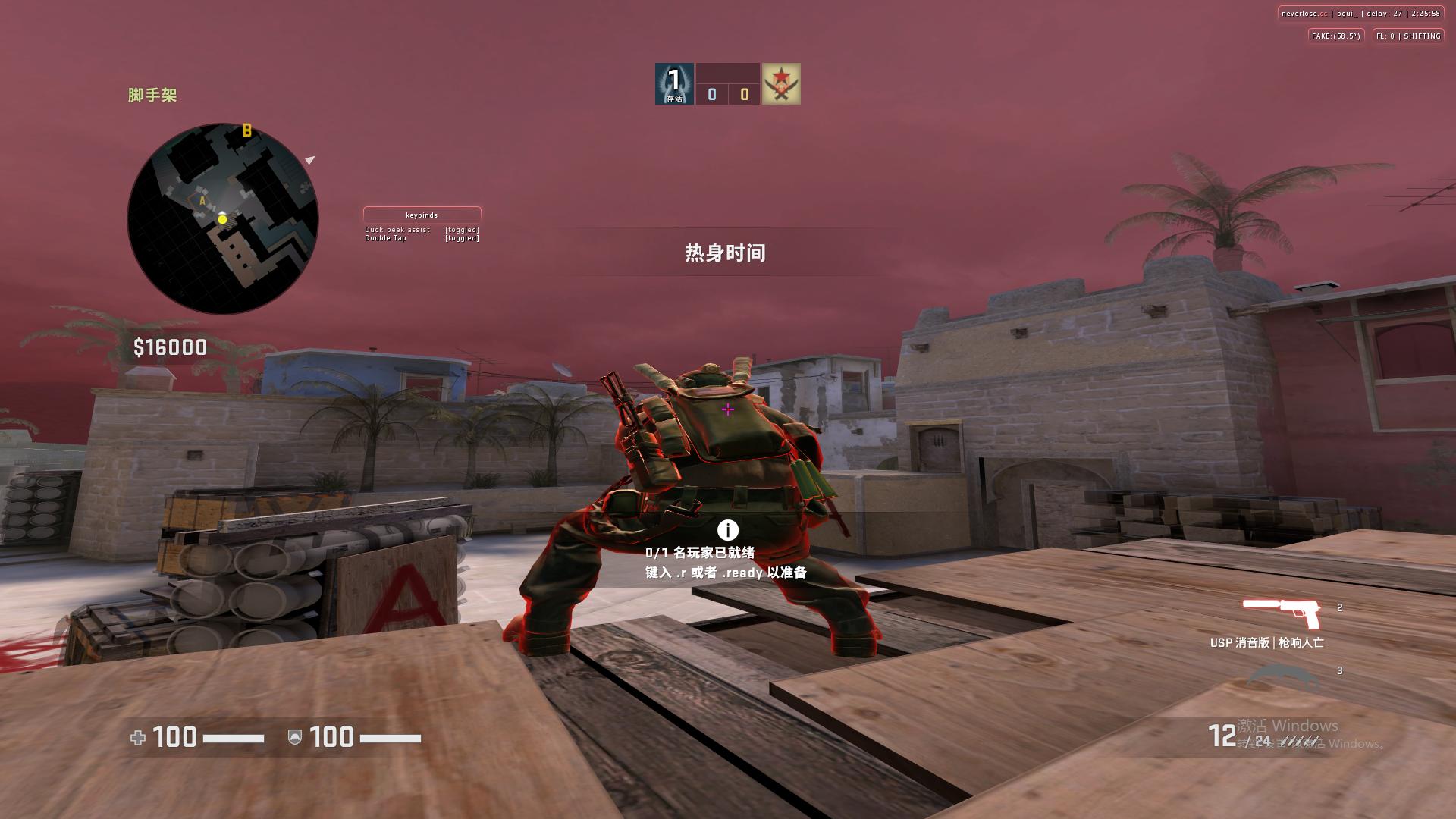1456x819 pixels.
Task: Expand the neverlose.cc status bar
Action: click(x=1361, y=12)
